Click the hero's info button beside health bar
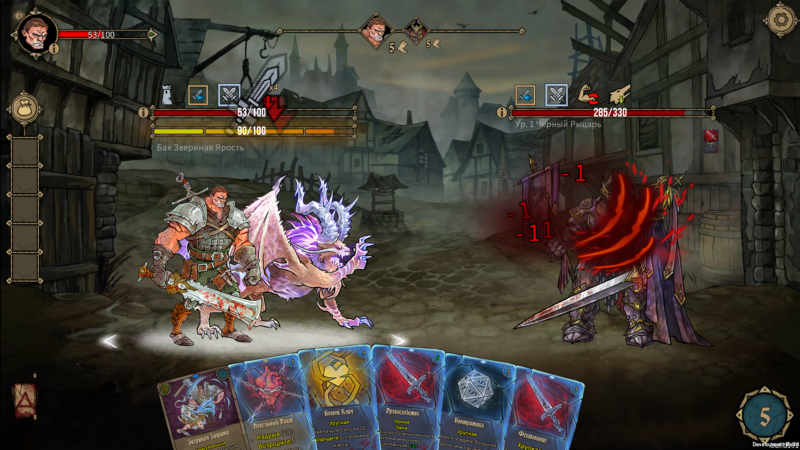This screenshot has height=450, width=800. [x=143, y=112]
